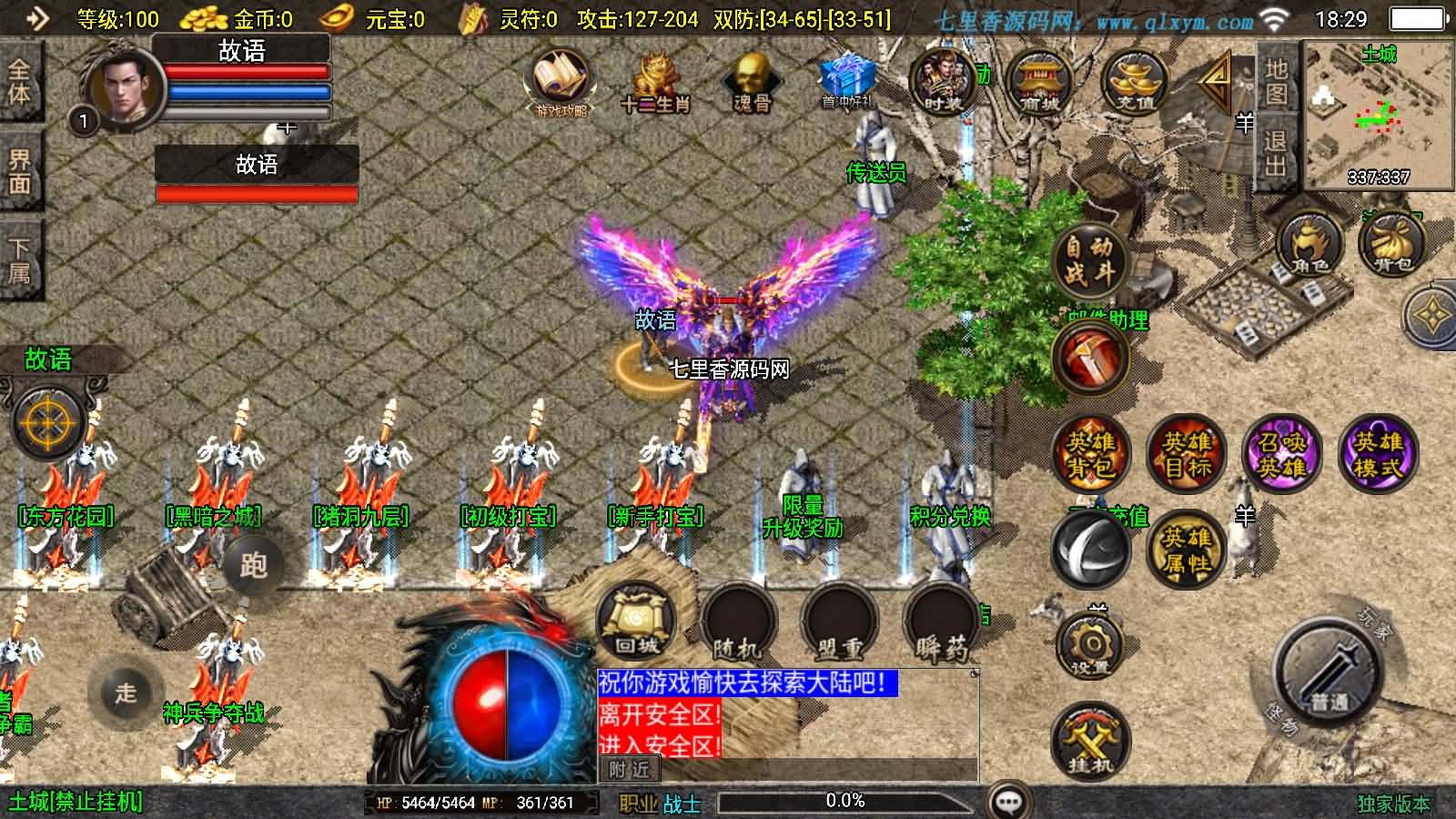
Task: Select the 回城 return-to-town scroll icon
Action: coord(636,621)
